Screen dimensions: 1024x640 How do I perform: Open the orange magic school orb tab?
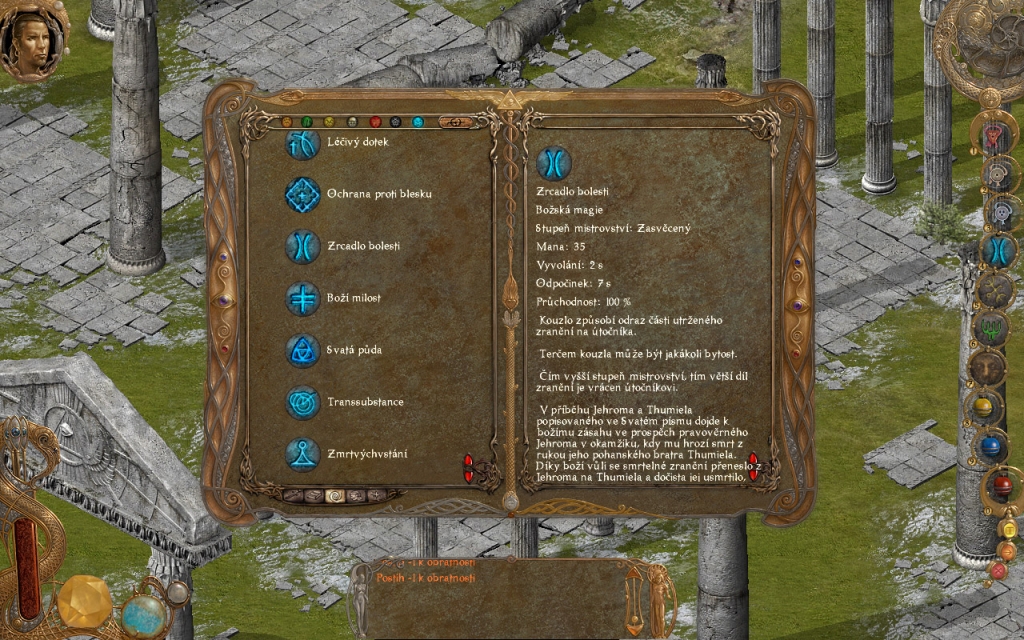pos(285,122)
